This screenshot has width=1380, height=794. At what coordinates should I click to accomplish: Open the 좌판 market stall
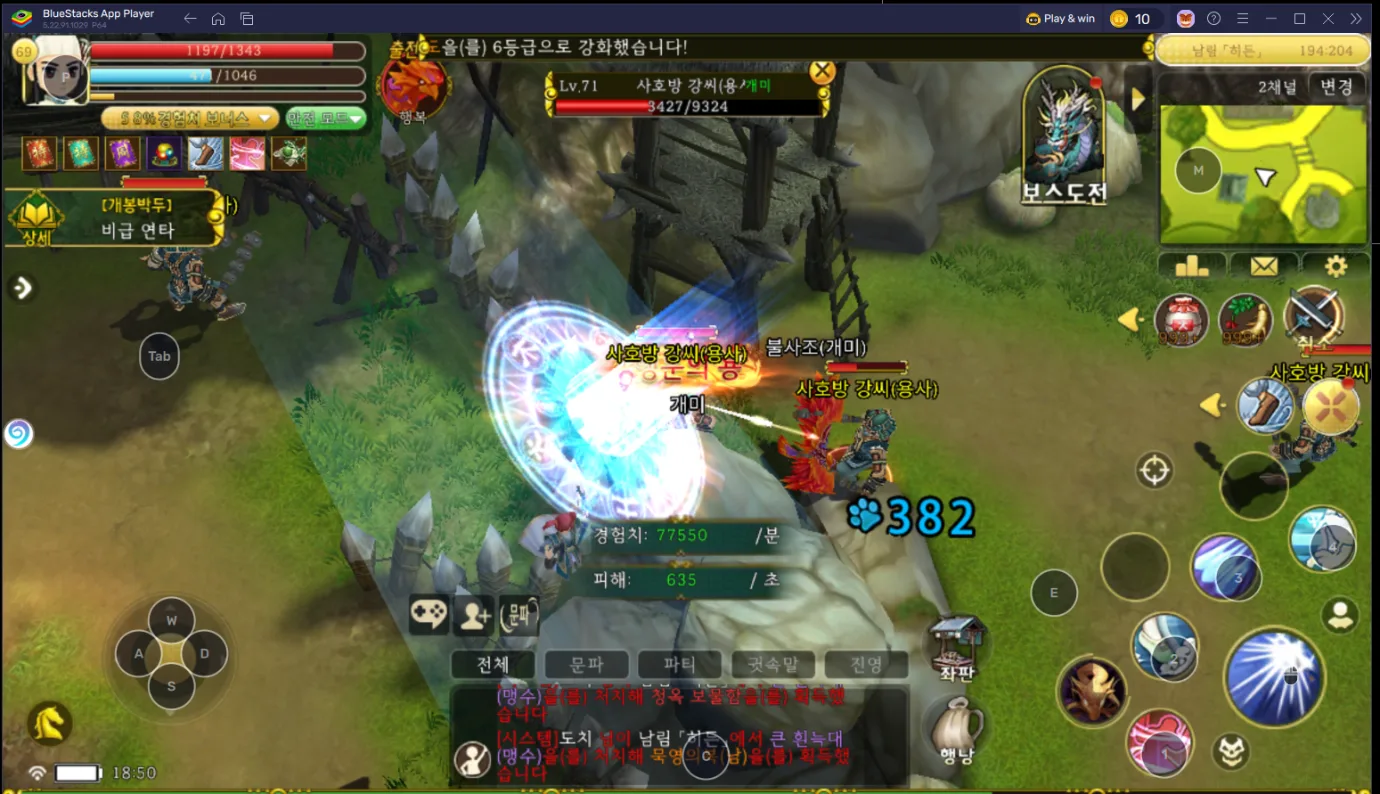pos(957,645)
